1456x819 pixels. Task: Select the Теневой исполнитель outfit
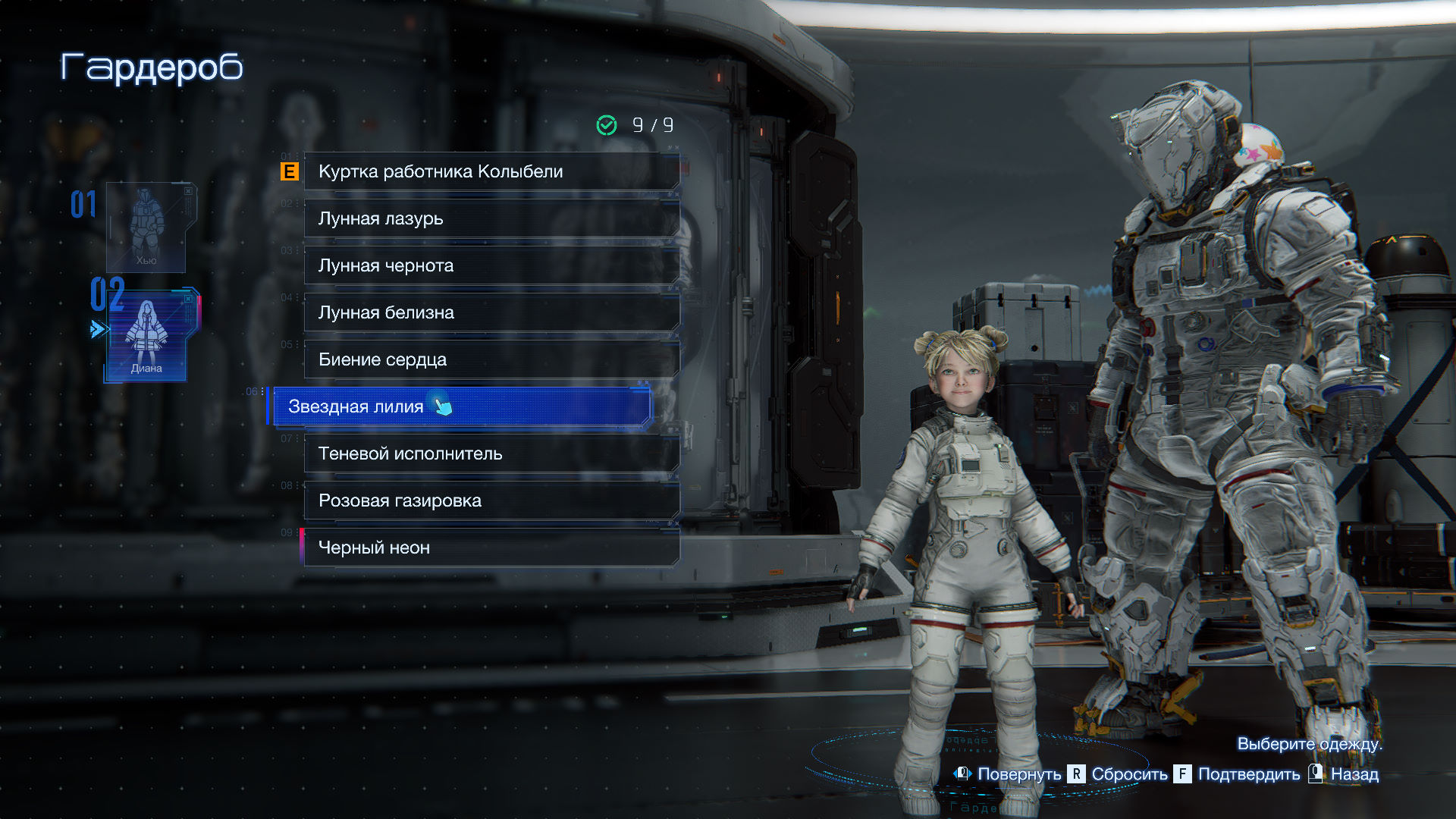coord(491,453)
